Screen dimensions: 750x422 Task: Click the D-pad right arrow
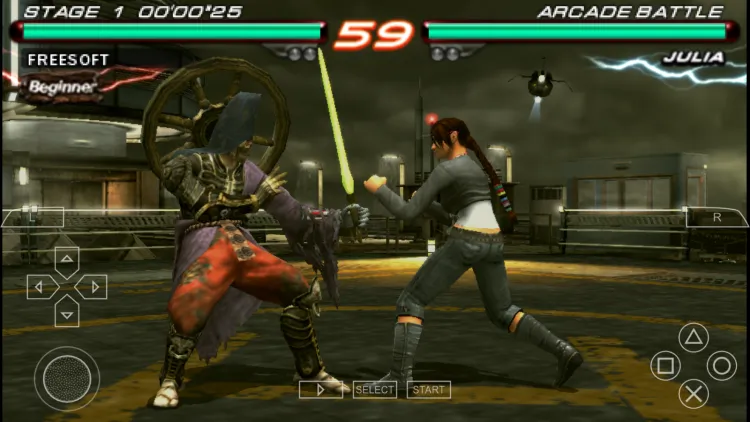pyautogui.click(x=91, y=287)
